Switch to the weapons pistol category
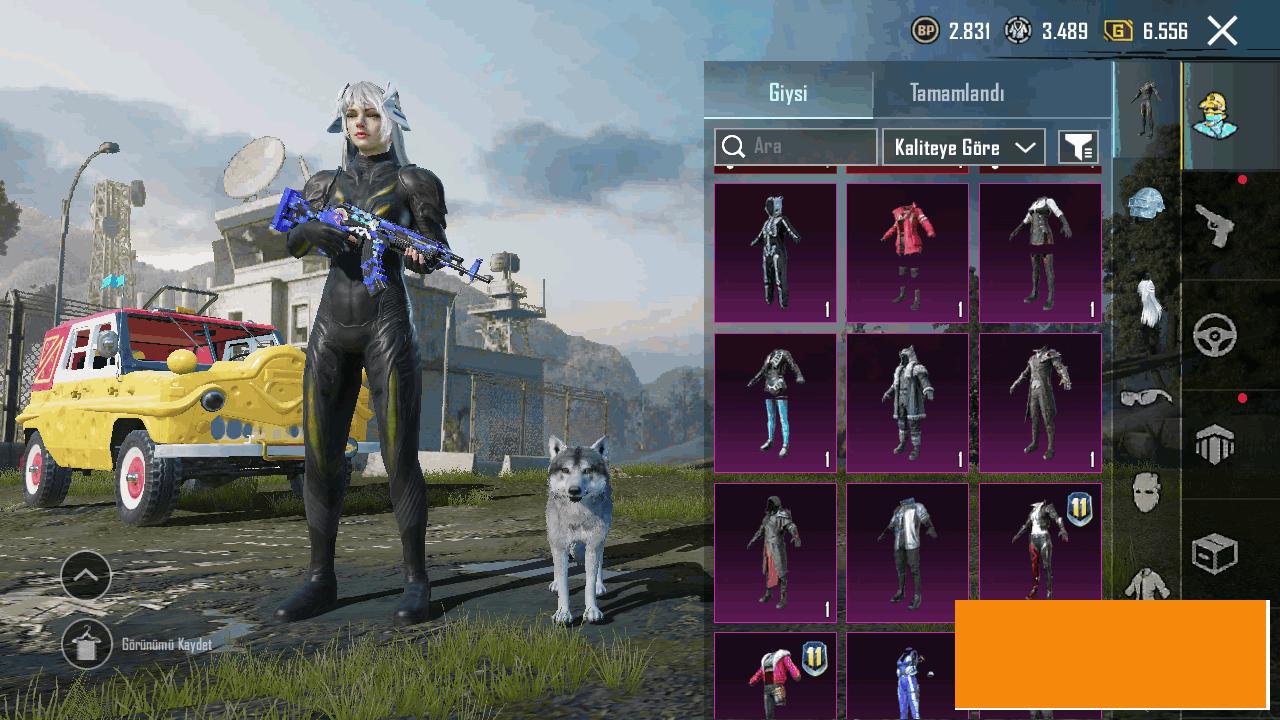 1215,226
